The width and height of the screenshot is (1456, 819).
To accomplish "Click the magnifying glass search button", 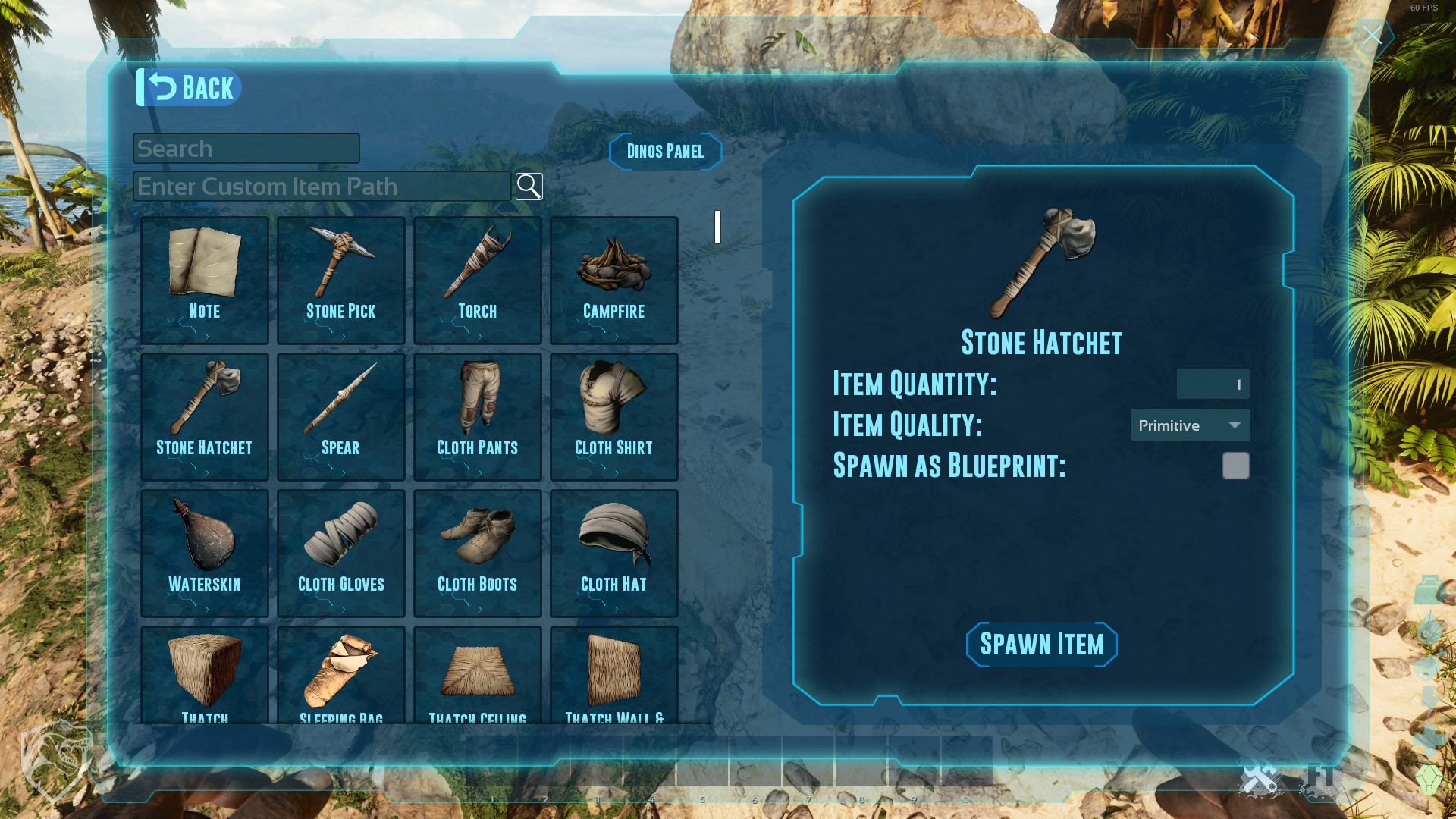I will (x=529, y=187).
